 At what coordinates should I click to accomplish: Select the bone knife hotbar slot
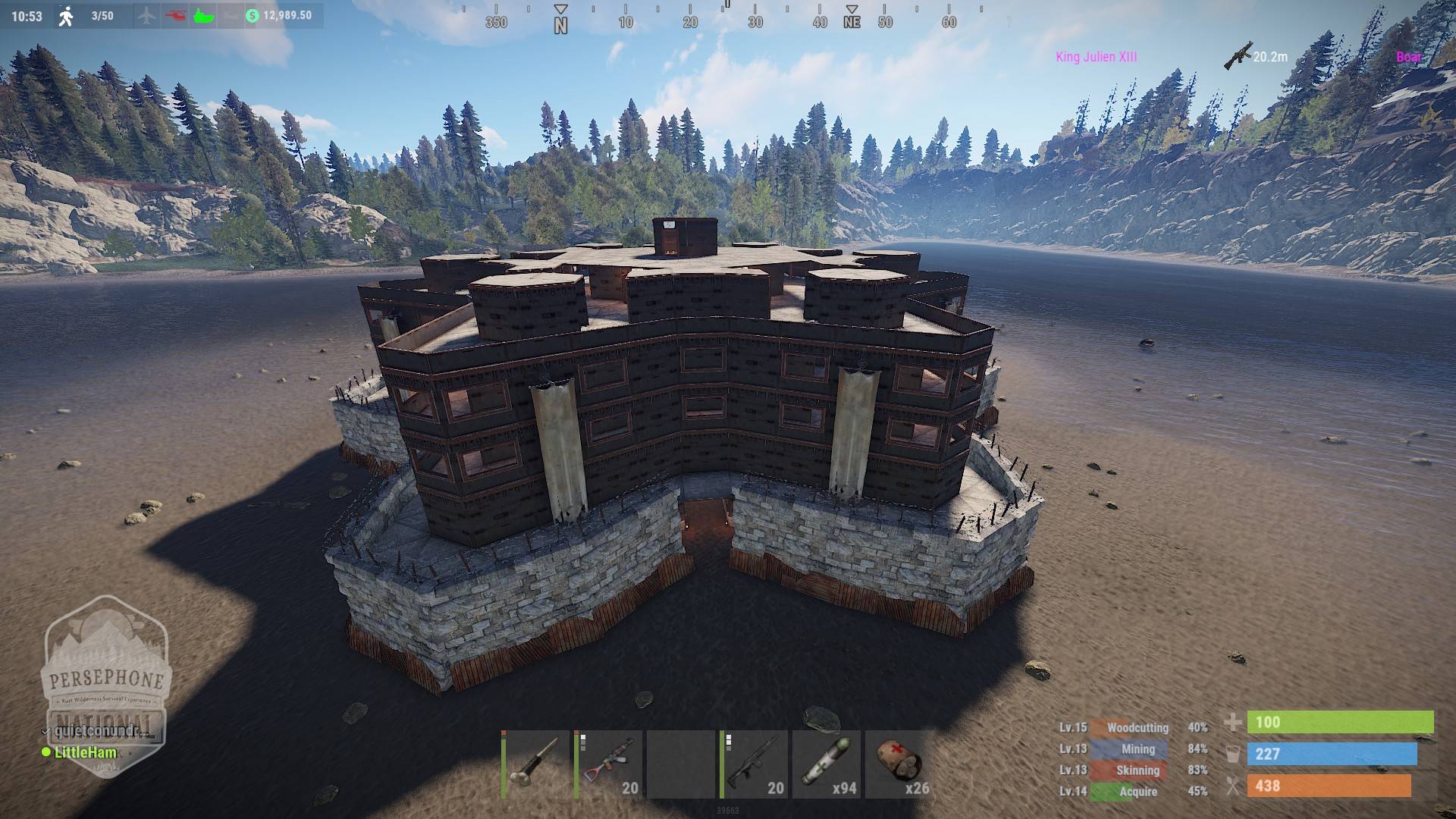coord(535,764)
